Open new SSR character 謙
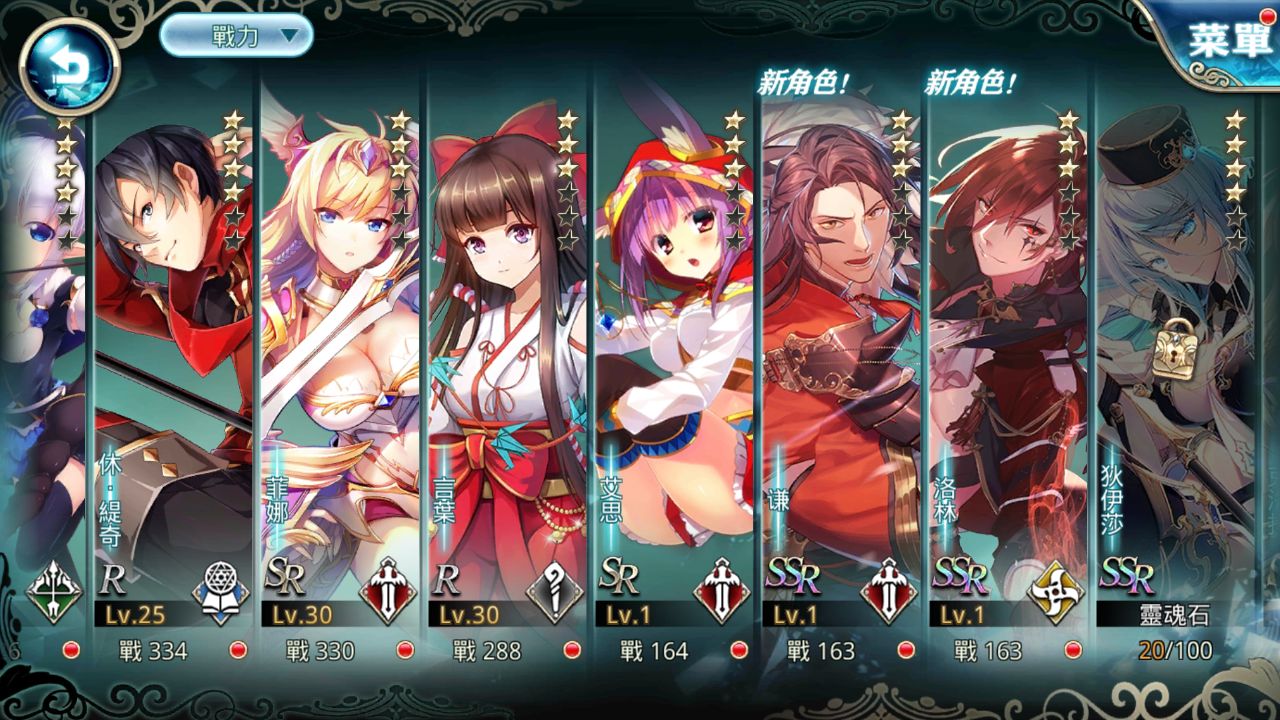The width and height of the screenshot is (1280, 720). pyautogui.click(x=841, y=380)
